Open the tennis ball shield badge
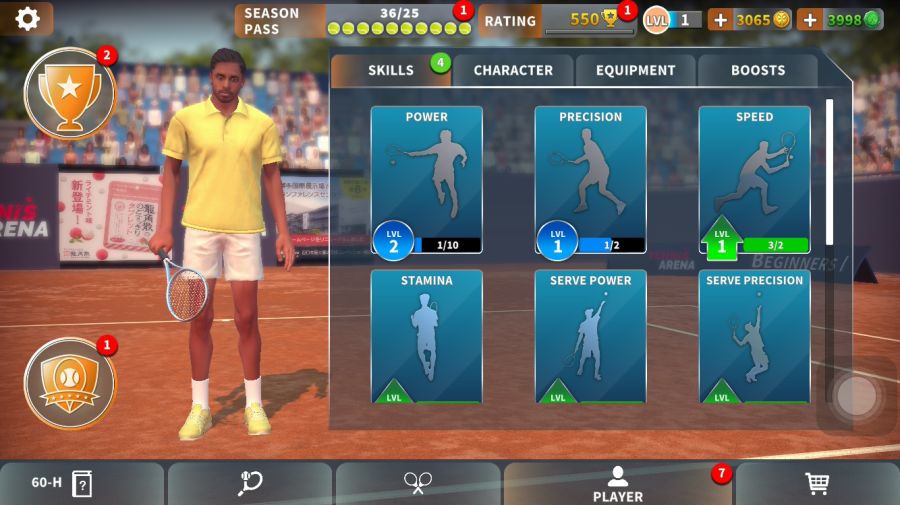This screenshot has width=900, height=505. 69,383
